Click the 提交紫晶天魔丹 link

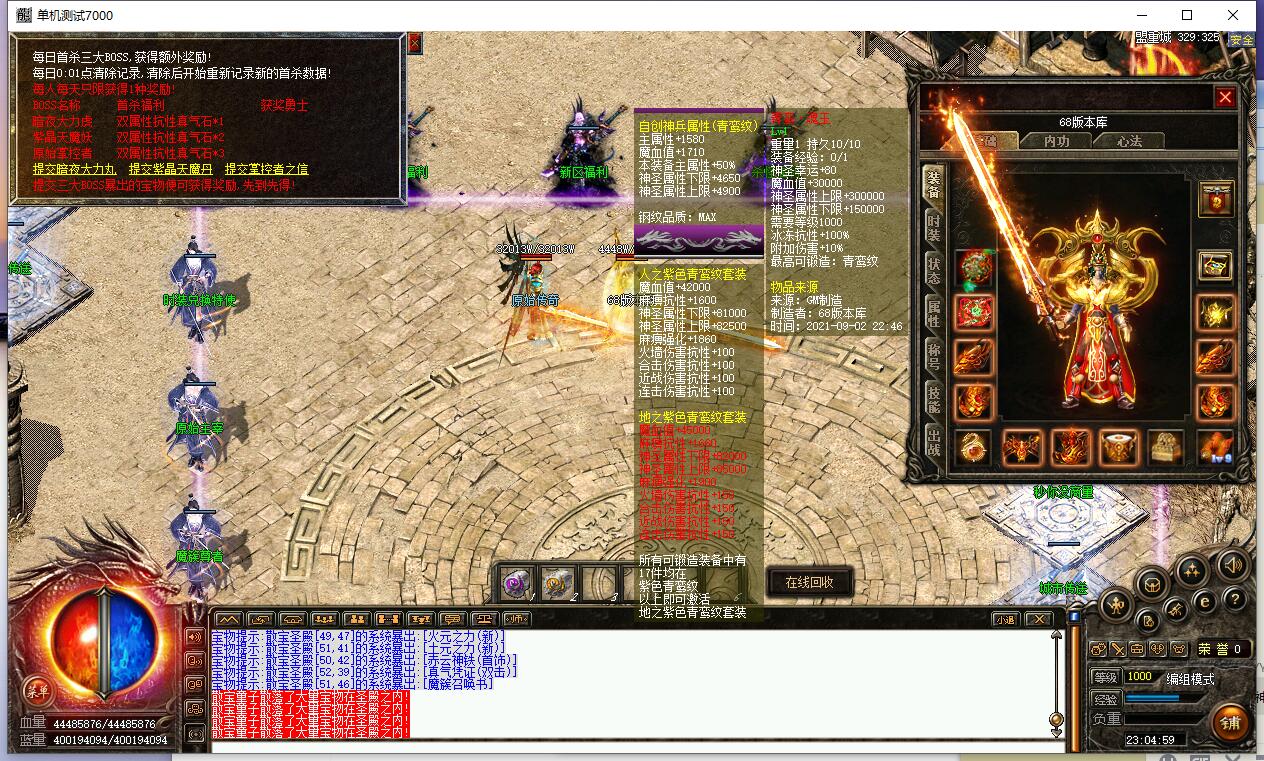point(169,170)
